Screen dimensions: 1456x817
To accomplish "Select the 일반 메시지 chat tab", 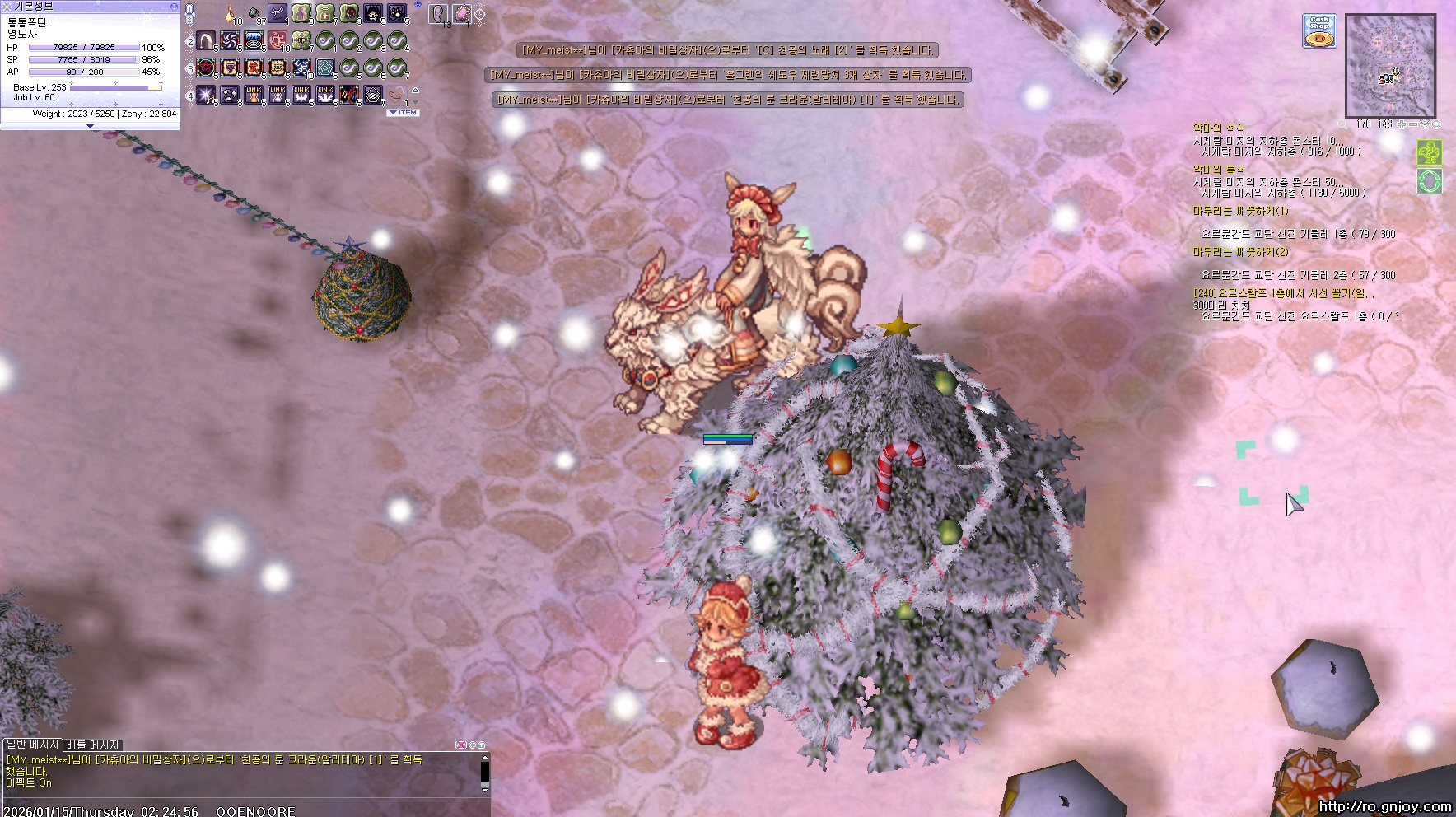I will [31, 745].
